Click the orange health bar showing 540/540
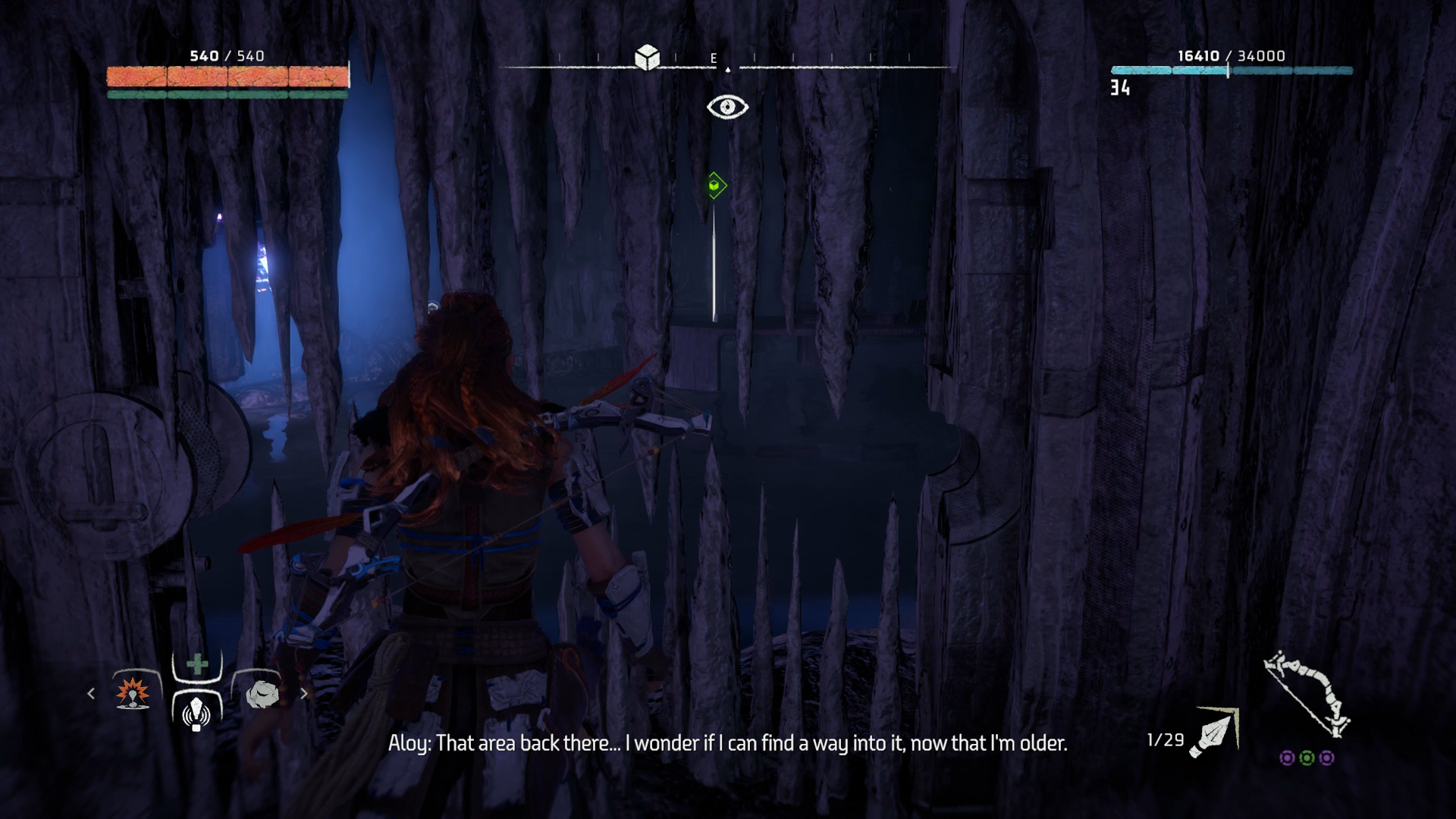1456x819 pixels. coord(226,75)
